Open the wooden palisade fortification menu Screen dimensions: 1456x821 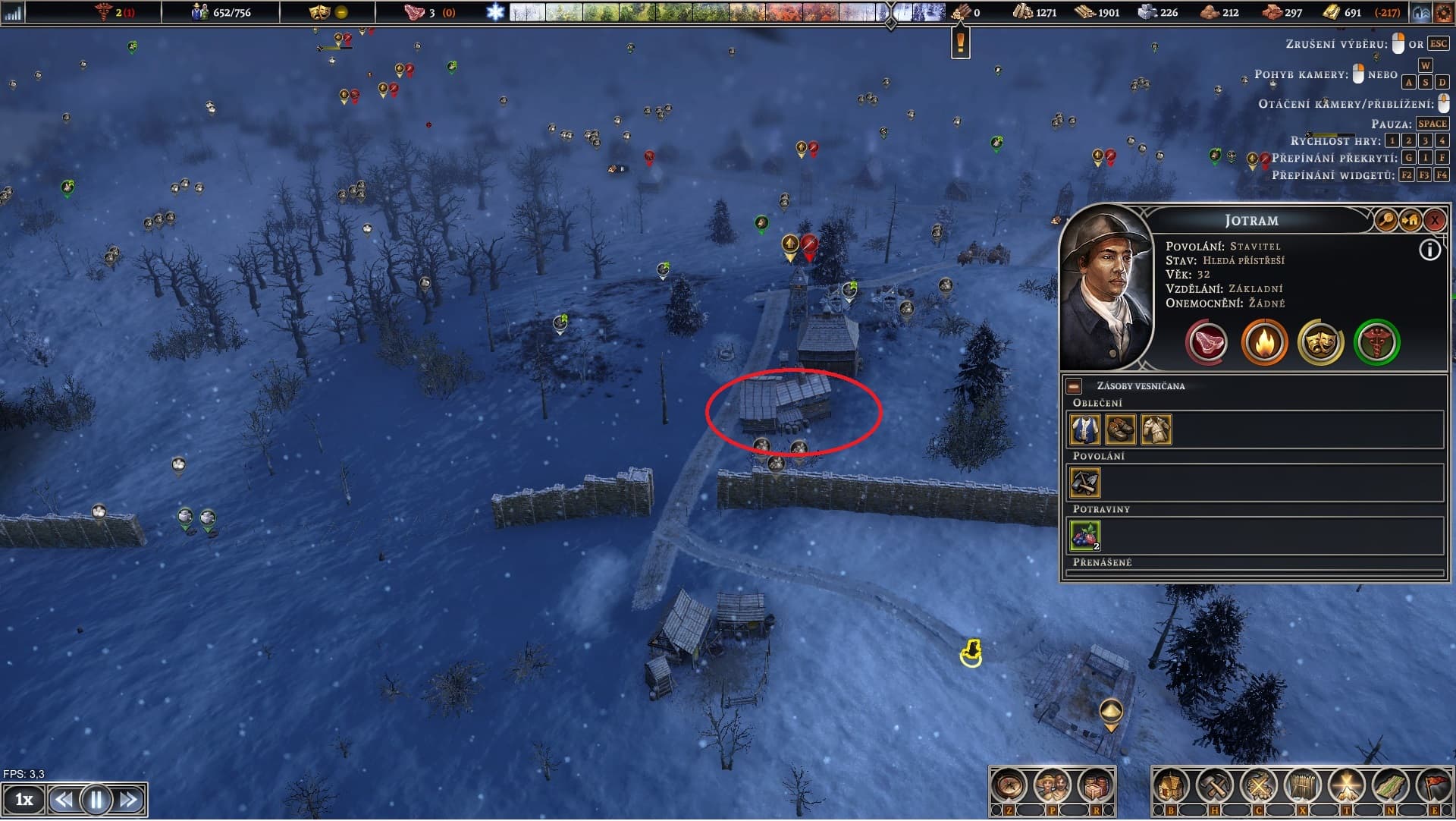1302,787
